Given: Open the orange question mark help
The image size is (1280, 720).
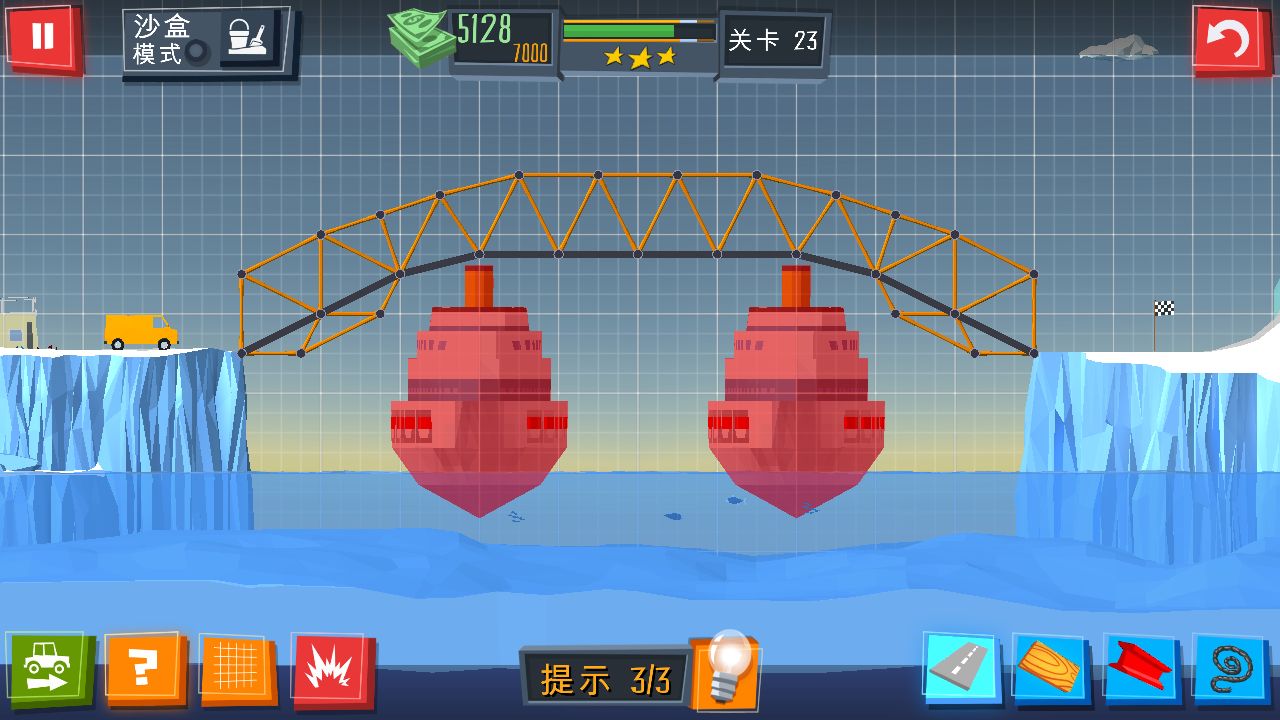Looking at the screenshot, I should point(146,668).
